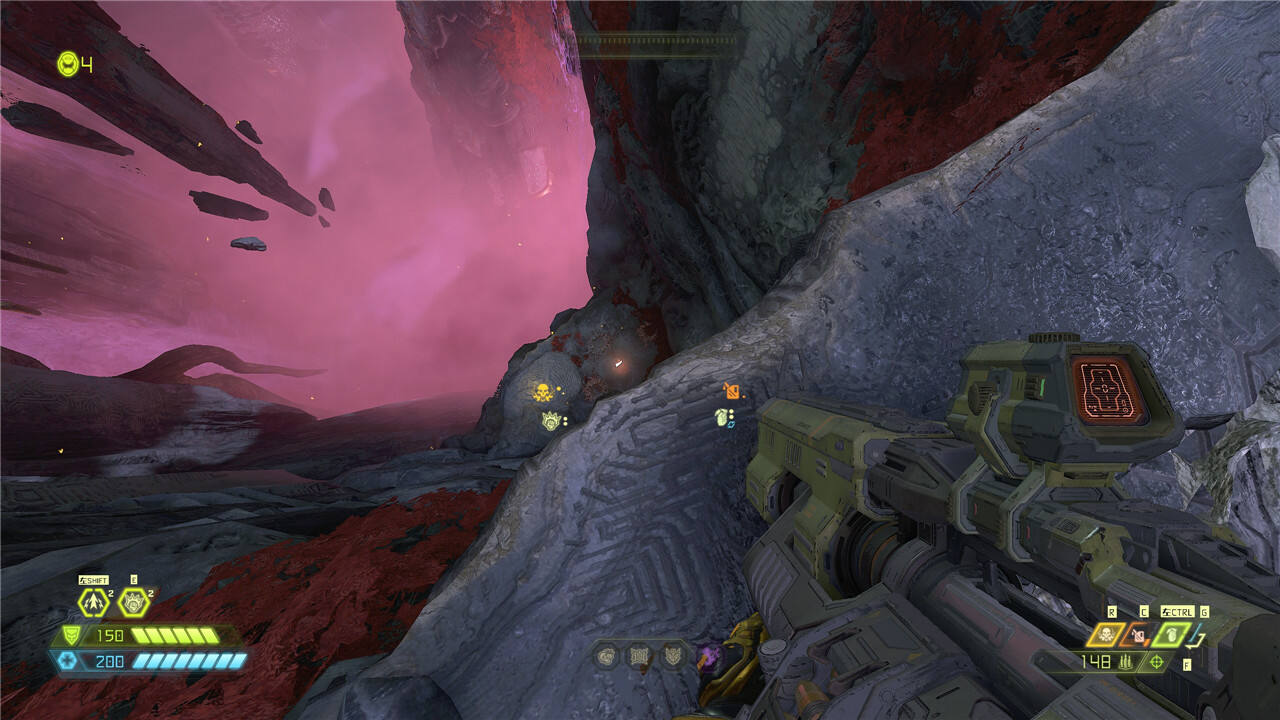This screenshot has height=720, width=1280.
Task: Click the extra lives helmet icon
Action: [x=67, y=64]
